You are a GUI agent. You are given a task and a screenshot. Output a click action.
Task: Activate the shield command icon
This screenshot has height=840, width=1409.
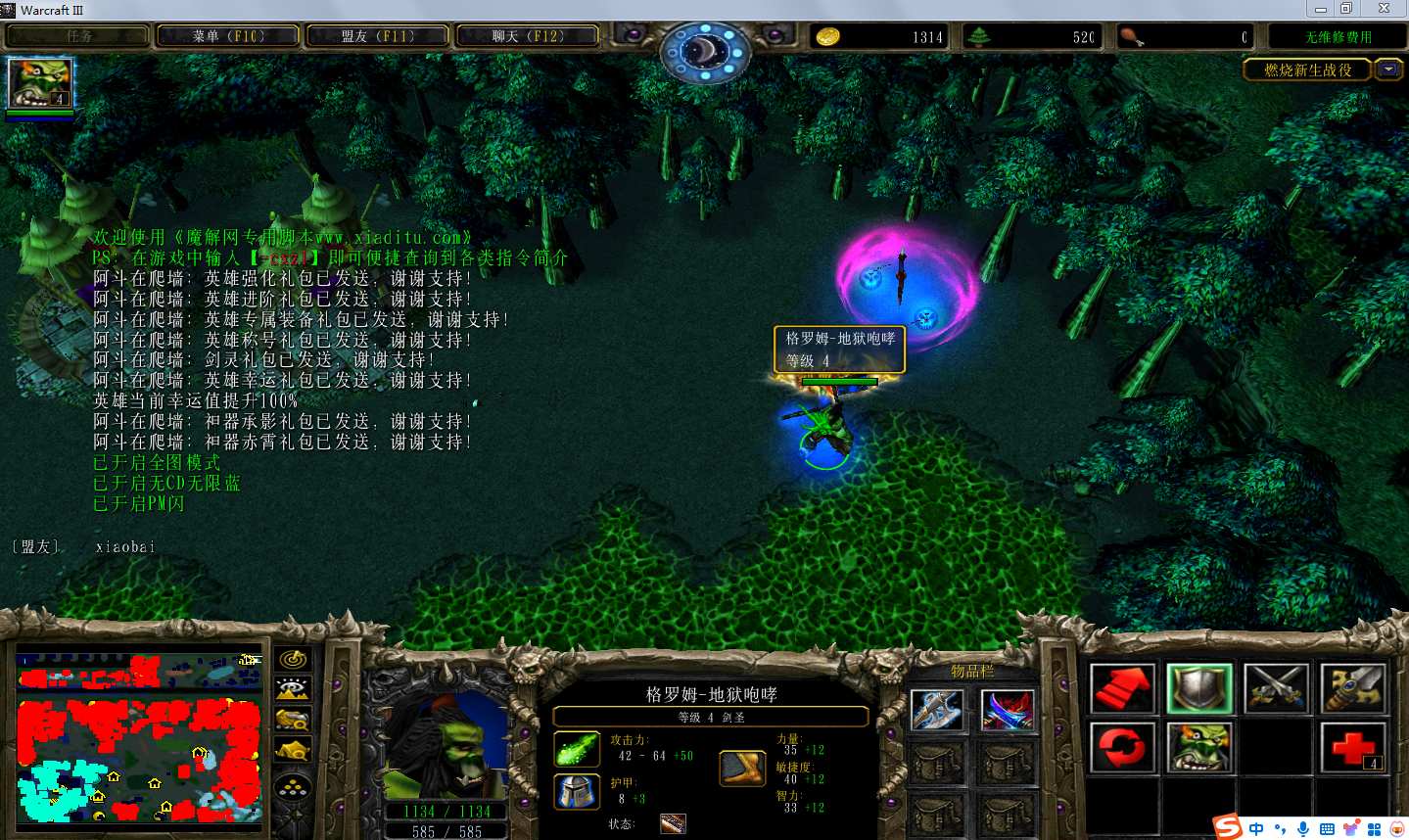[1198, 687]
